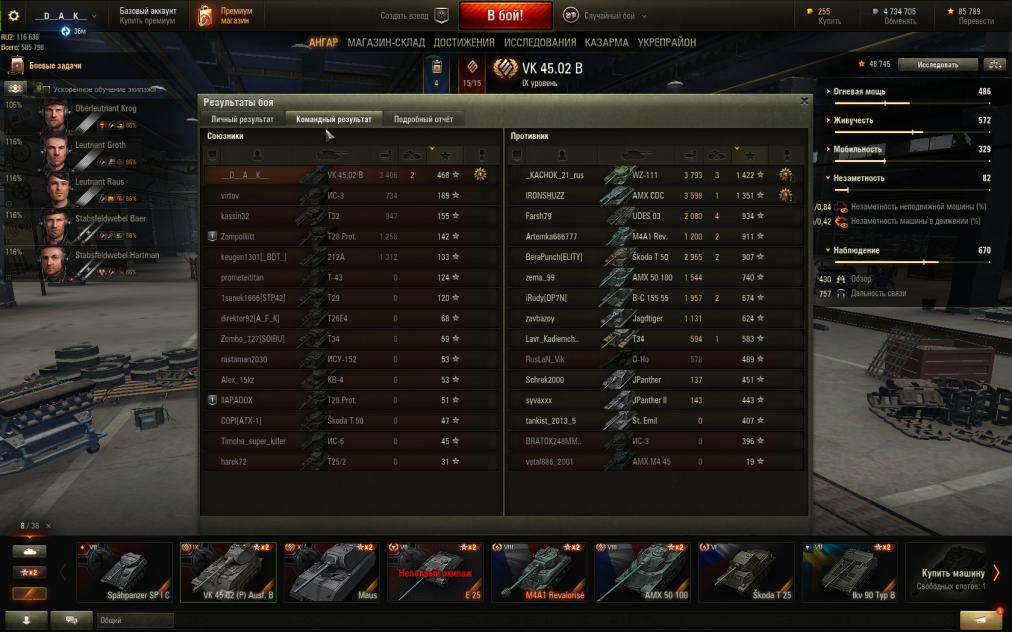Open the МАГАЗИН-СКЛАД menu

tap(386, 43)
